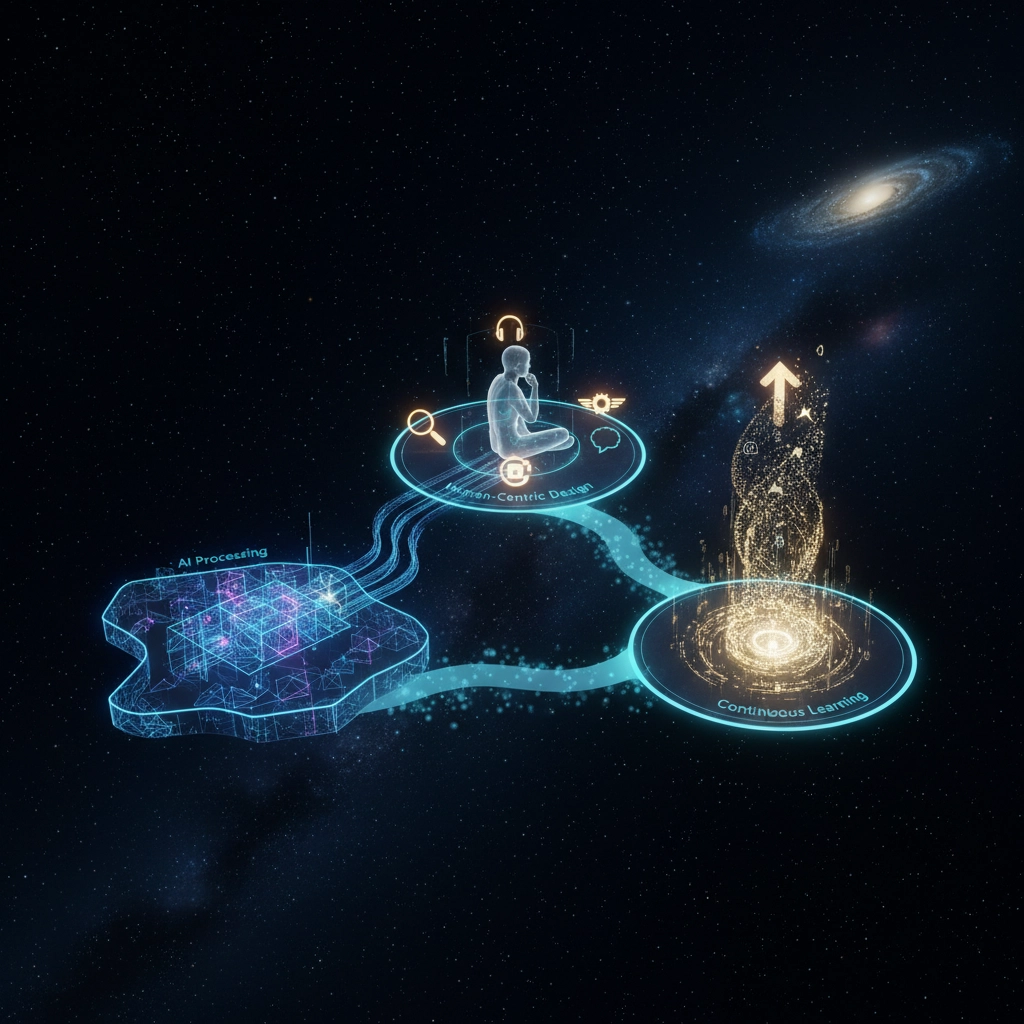Viewport: 1024px width, 1024px height.
Task: Activate the winged gear icon
Action: [x=601, y=402]
